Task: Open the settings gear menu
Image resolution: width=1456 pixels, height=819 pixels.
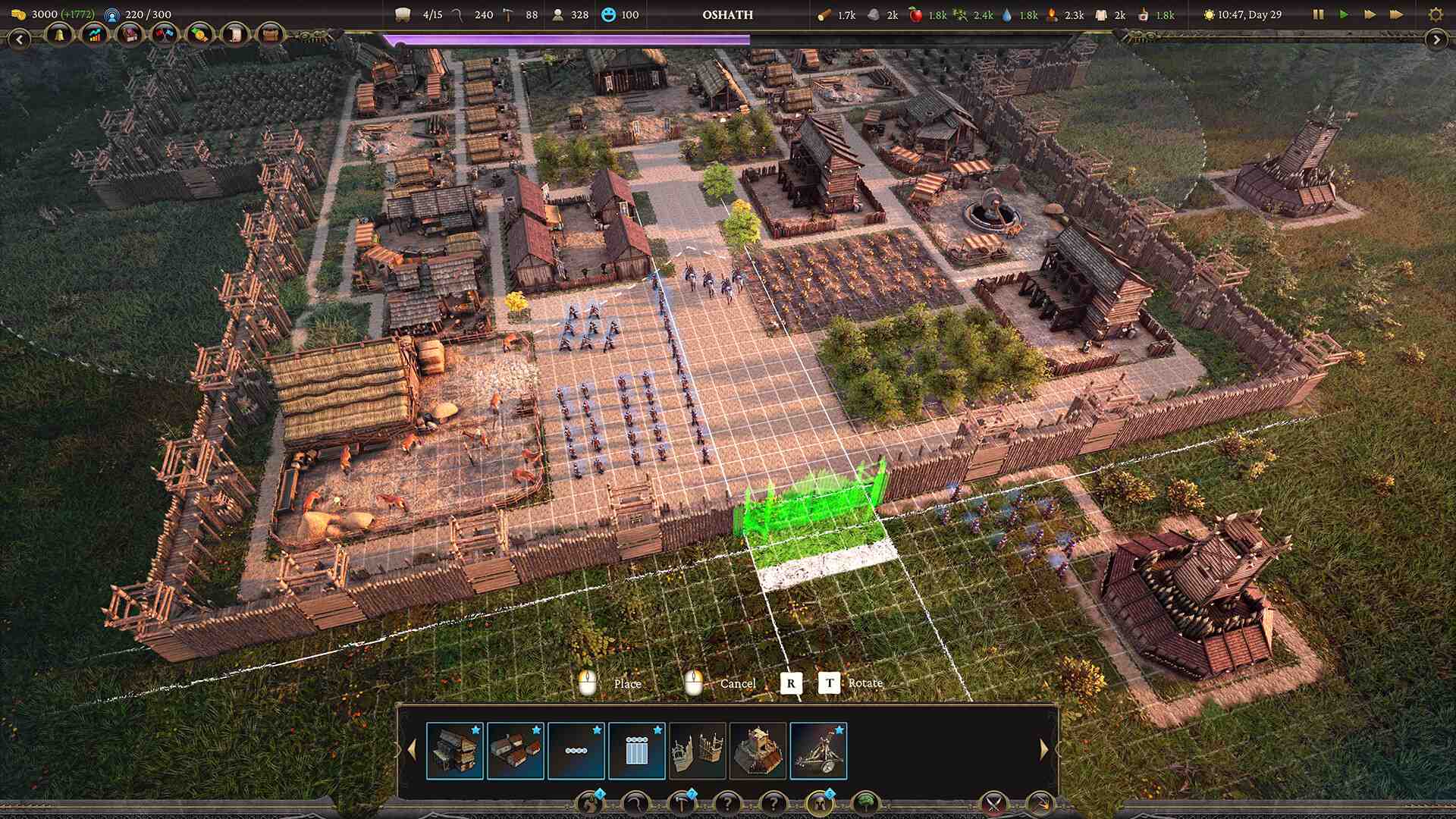Action: [x=1435, y=14]
